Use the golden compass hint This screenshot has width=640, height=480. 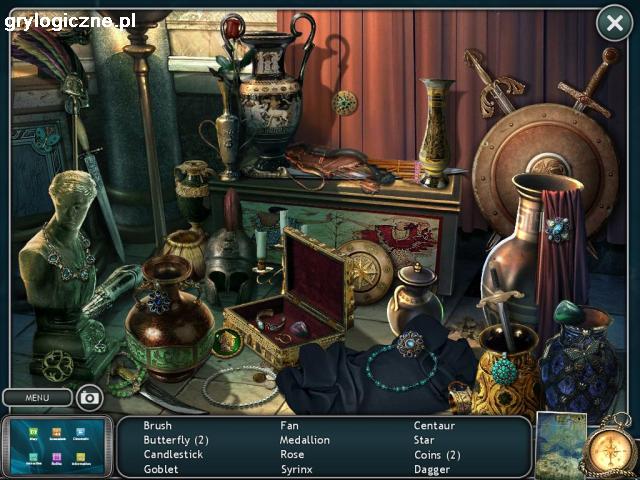pos(609,445)
